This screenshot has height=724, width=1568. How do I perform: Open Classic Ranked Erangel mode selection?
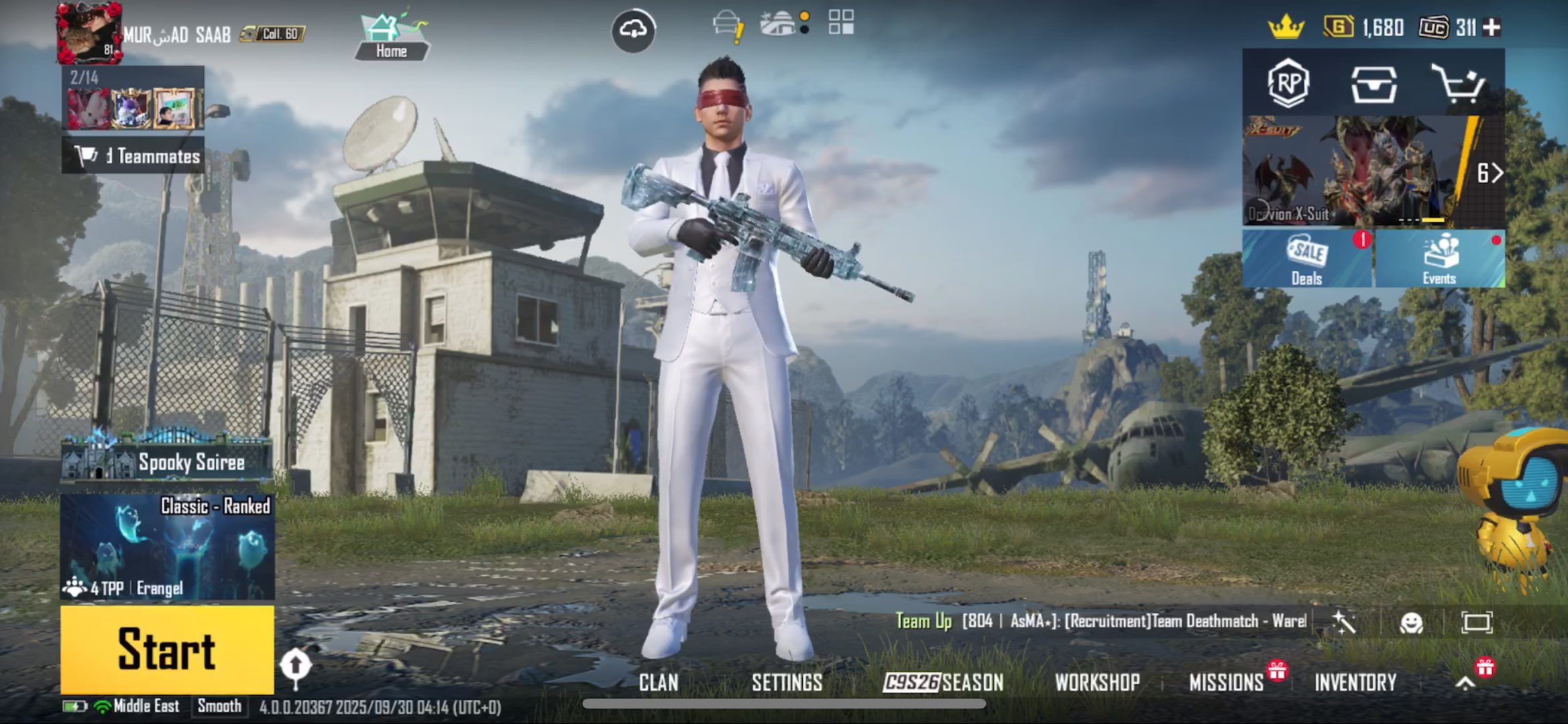(167, 546)
